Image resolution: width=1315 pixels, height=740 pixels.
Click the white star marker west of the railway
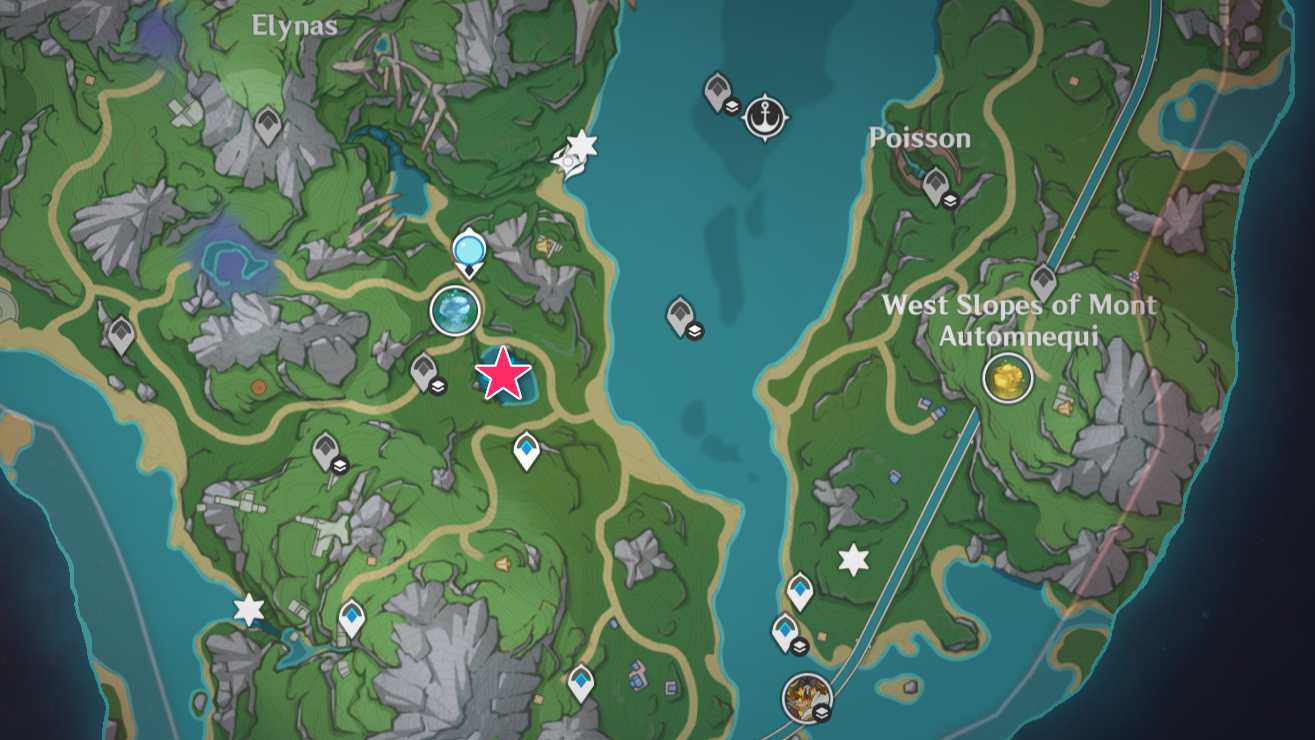coord(852,562)
